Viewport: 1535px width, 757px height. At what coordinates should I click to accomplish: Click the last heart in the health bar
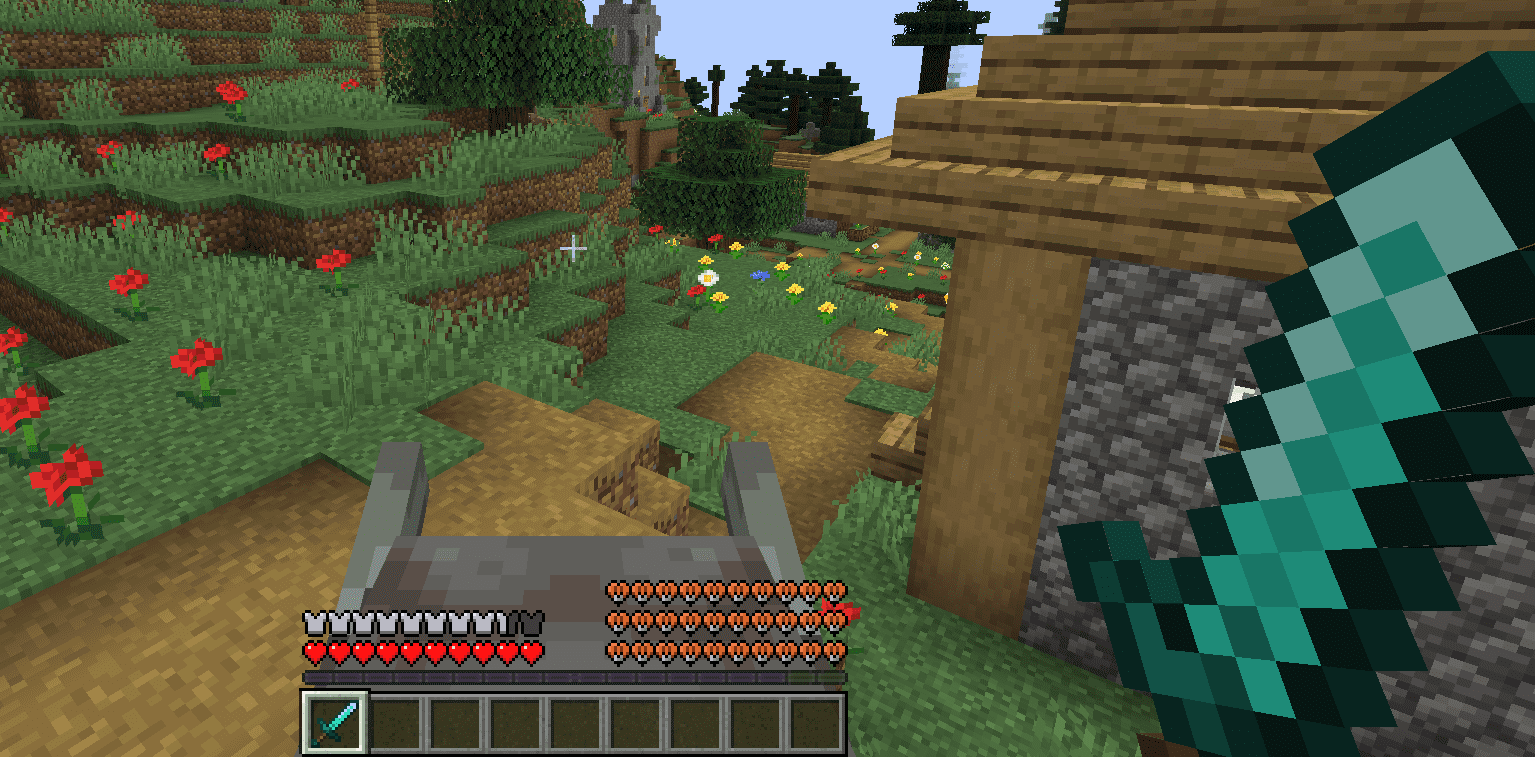(530, 650)
